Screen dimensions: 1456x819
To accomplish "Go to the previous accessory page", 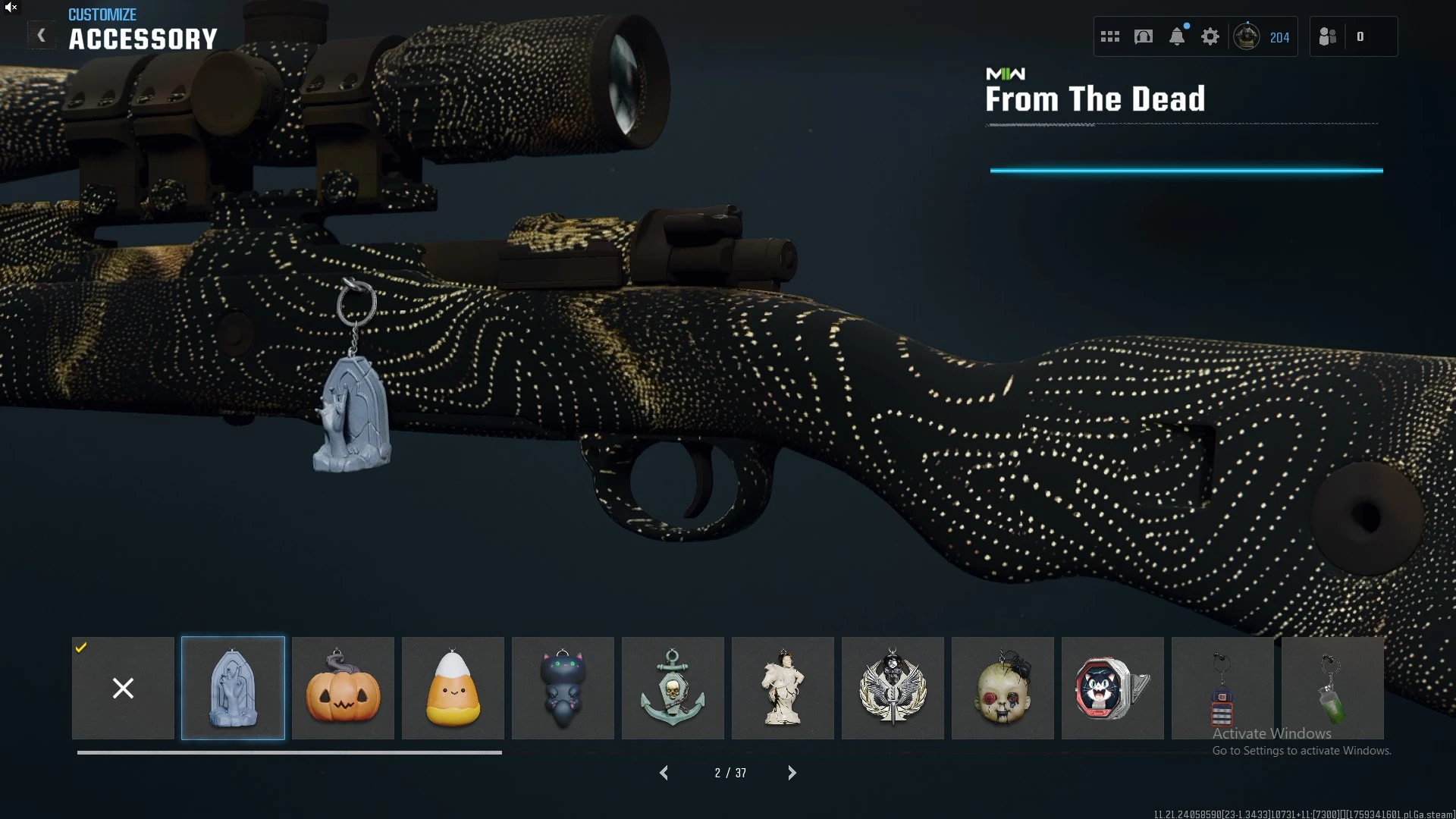I will pos(664,773).
